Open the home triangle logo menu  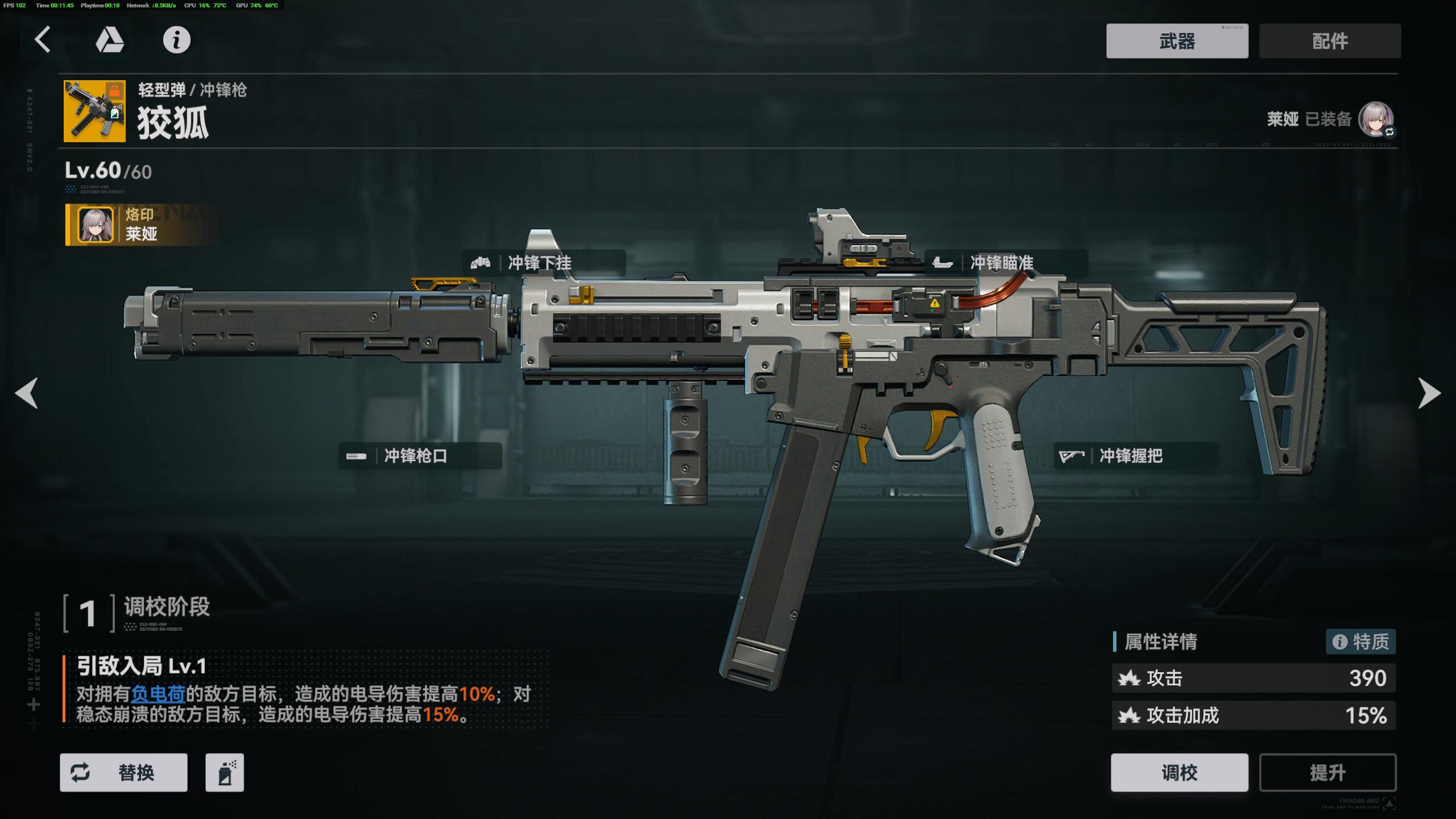[x=110, y=40]
